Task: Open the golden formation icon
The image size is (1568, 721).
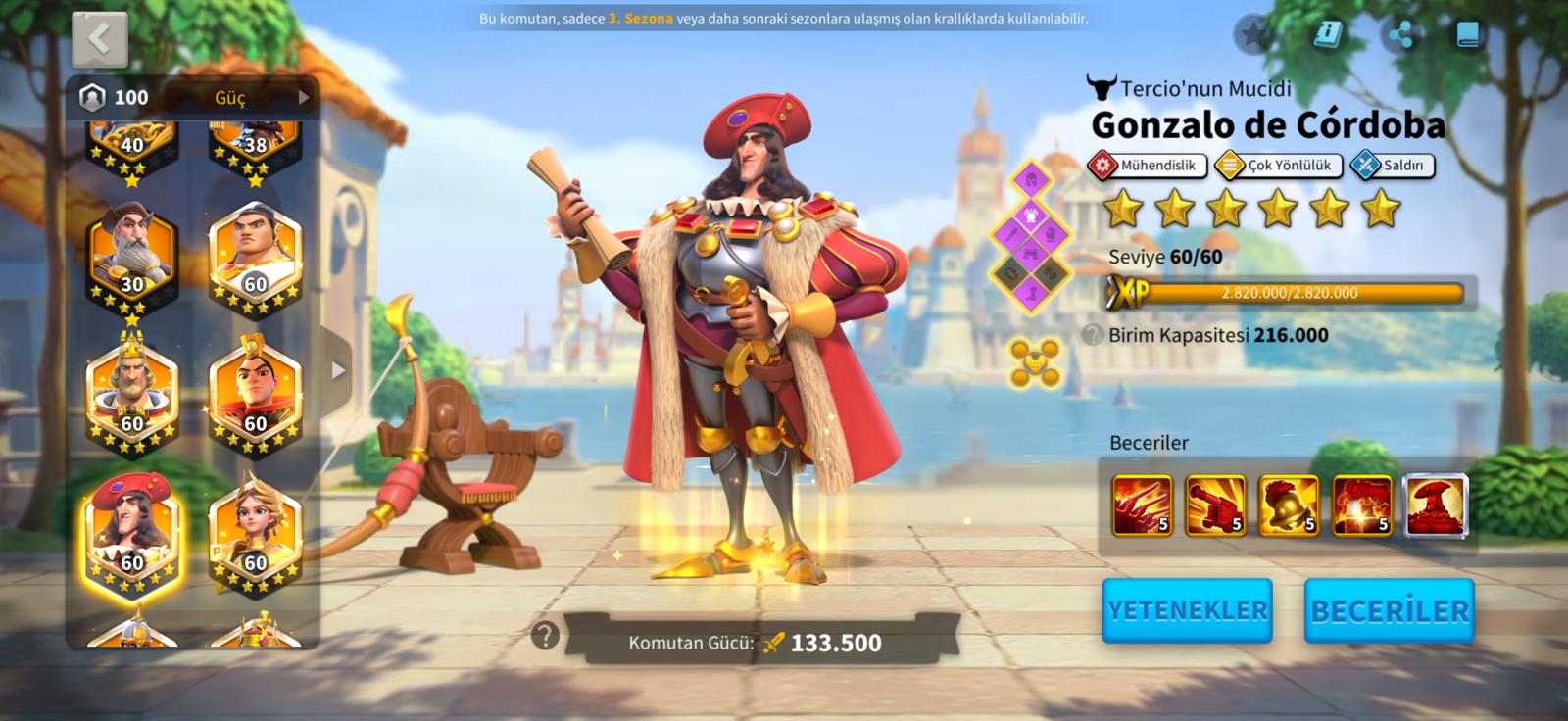Action: 1035,361
